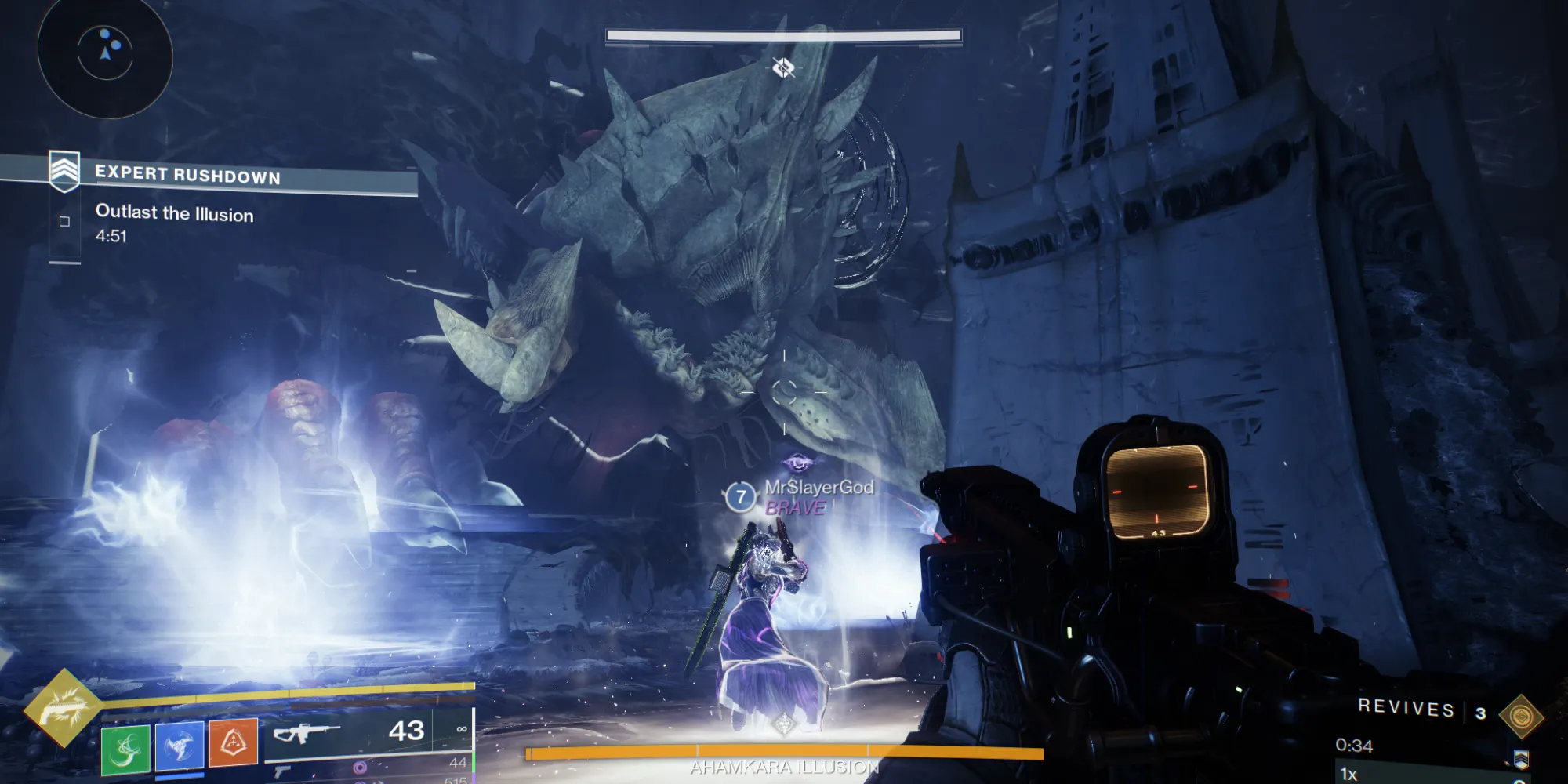Click the boss immunity icon under top bar
This screenshot has width=1568, height=784.
click(783, 68)
